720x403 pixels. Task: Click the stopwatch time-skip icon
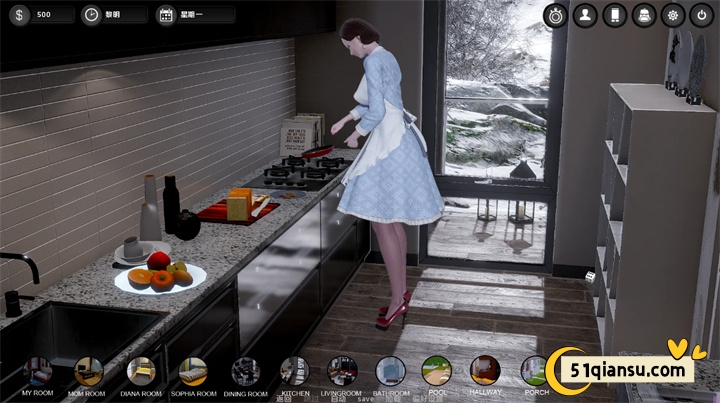[557, 15]
